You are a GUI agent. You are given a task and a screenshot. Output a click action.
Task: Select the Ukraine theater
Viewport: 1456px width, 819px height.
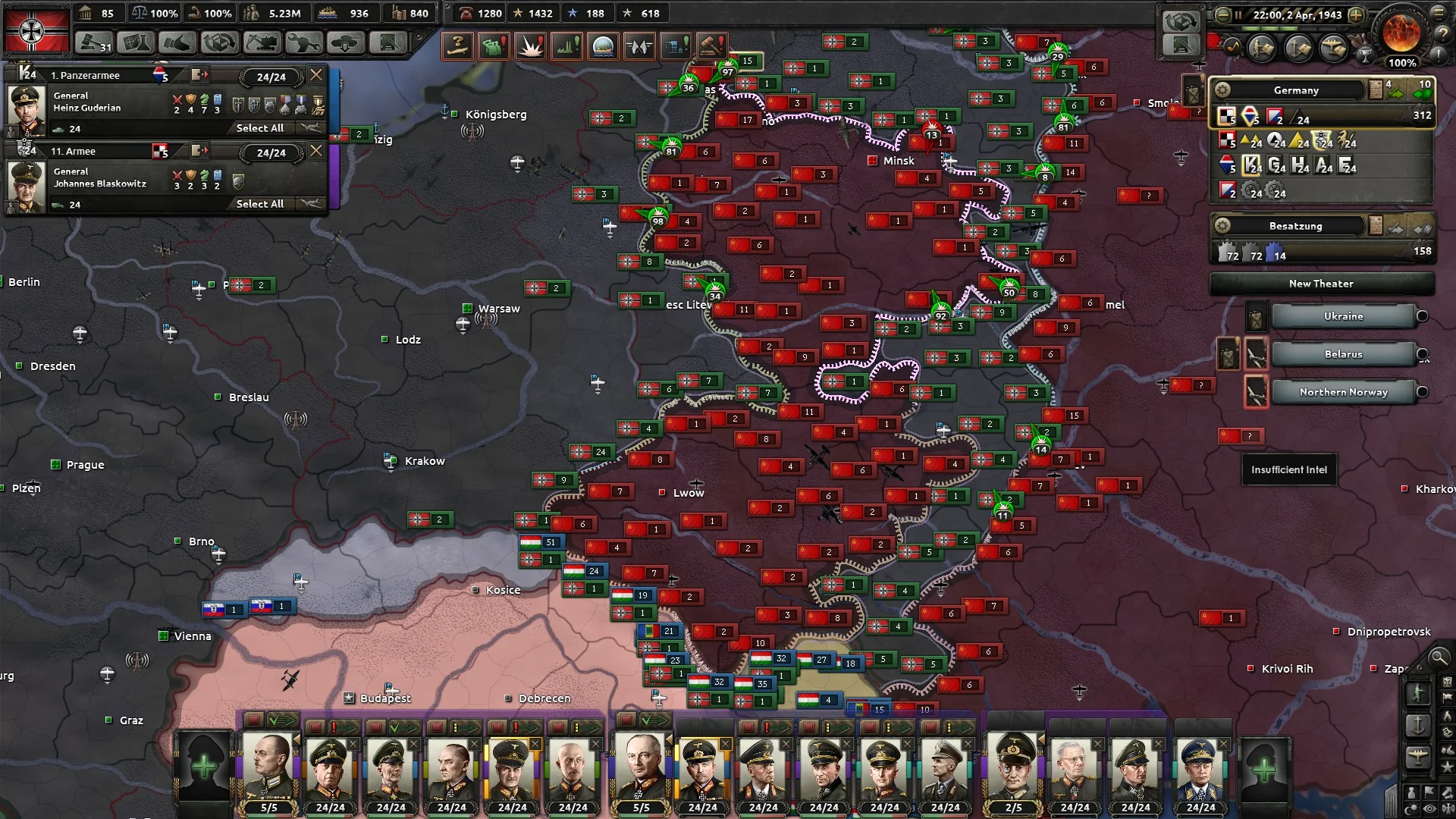[x=1343, y=316]
